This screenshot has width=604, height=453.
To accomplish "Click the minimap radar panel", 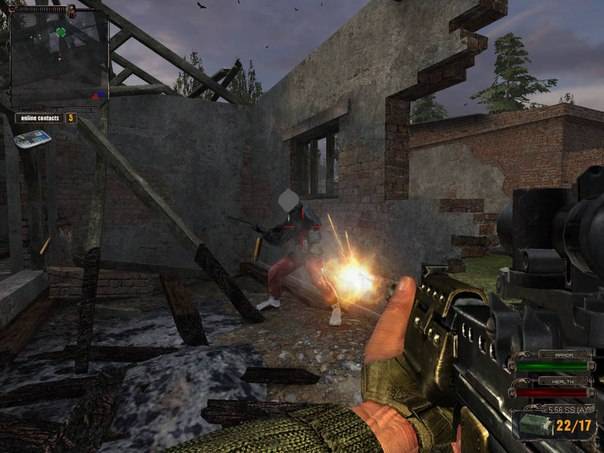I will (58, 58).
